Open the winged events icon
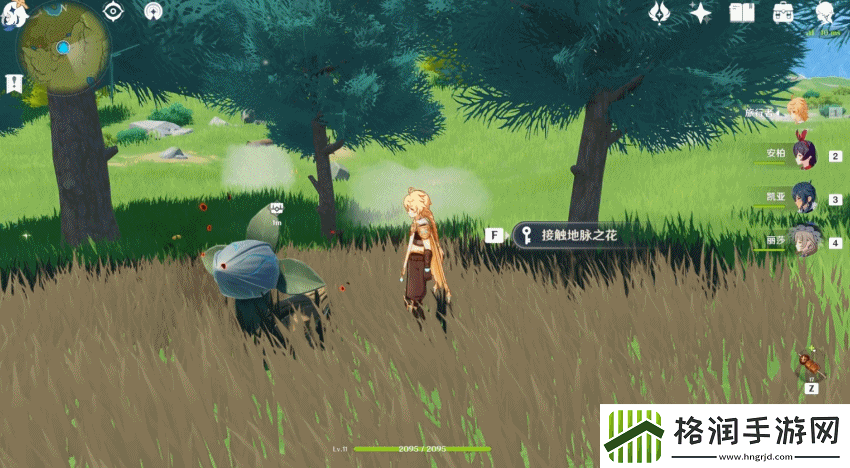Screen dimensions: 850x468 [x=659, y=13]
